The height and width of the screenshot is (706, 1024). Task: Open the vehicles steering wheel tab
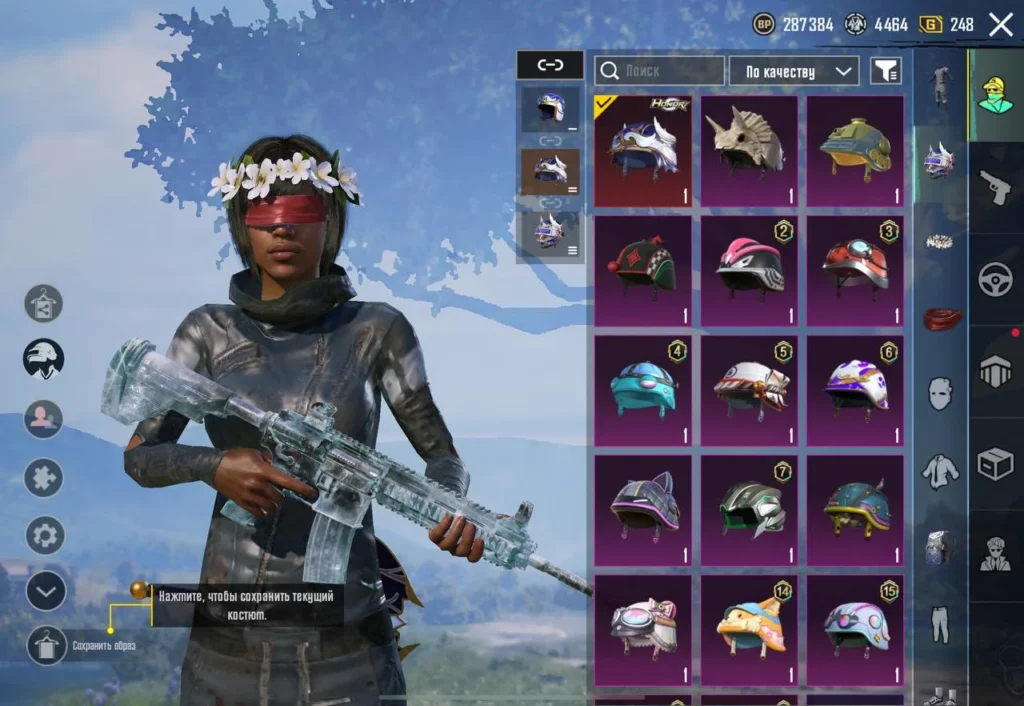click(995, 280)
